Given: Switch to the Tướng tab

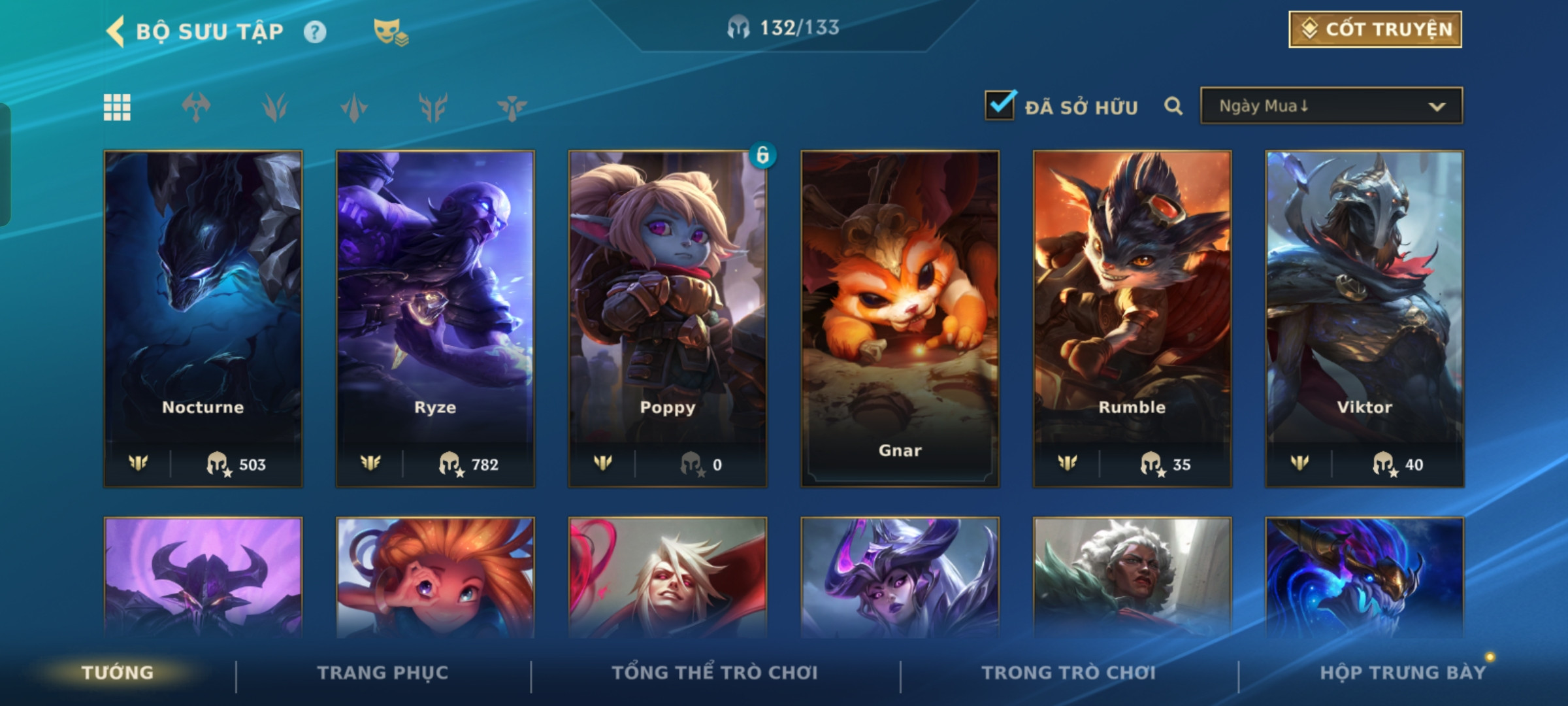Looking at the screenshot, I should (x=118, y=673).
